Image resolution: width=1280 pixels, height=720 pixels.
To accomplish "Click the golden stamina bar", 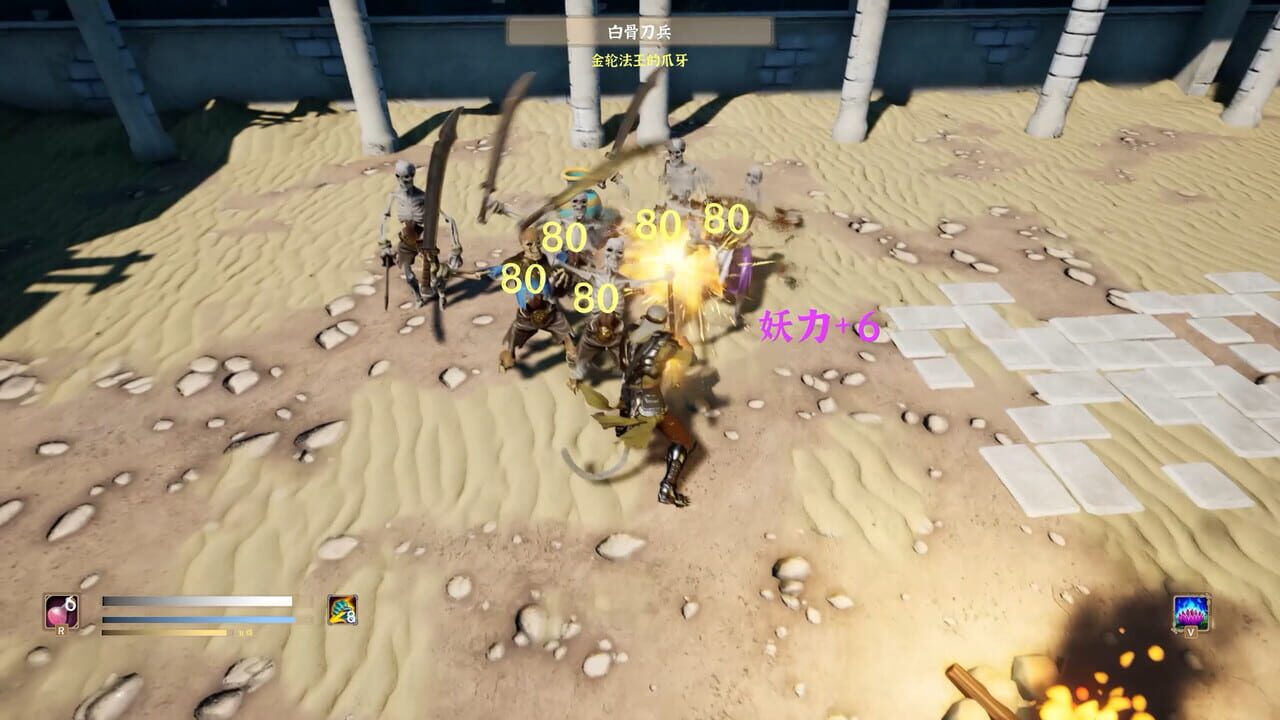I will click(160, 632).
